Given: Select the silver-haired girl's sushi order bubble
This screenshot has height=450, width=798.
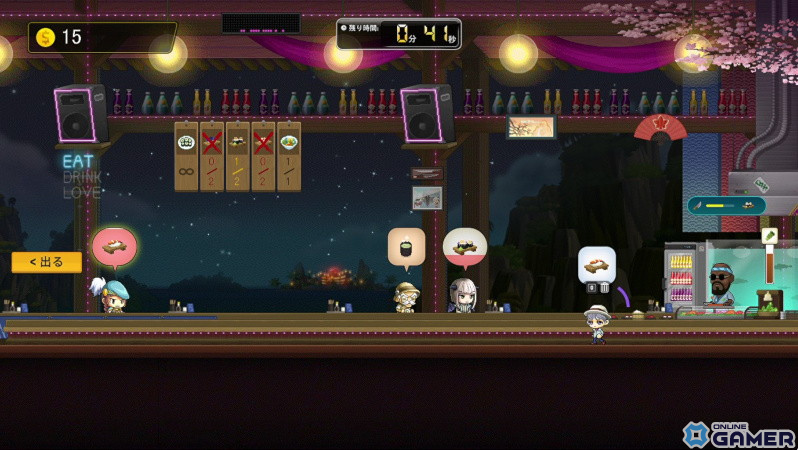Looking at the screenshot, I should point(464,246).
